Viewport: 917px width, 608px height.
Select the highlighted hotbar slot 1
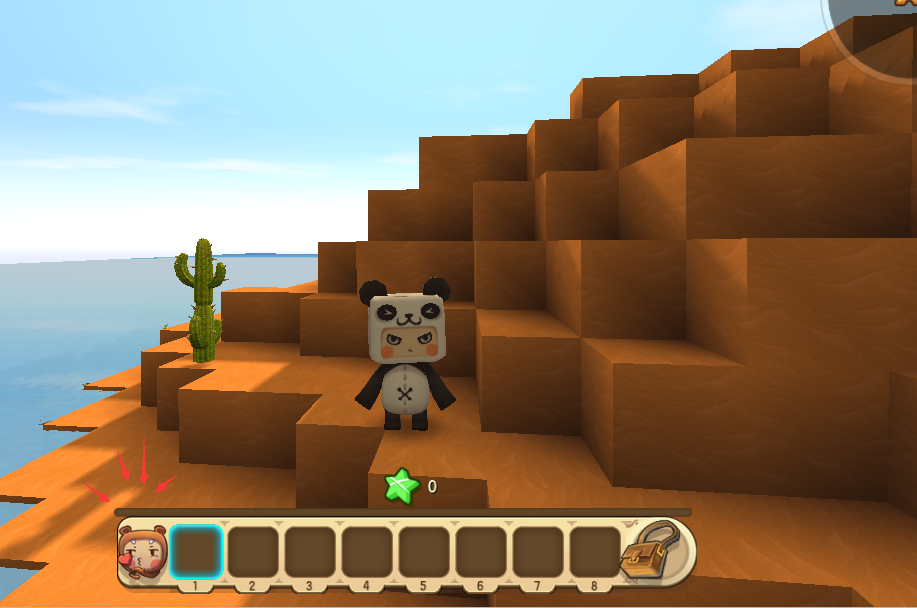pos(195,551)
